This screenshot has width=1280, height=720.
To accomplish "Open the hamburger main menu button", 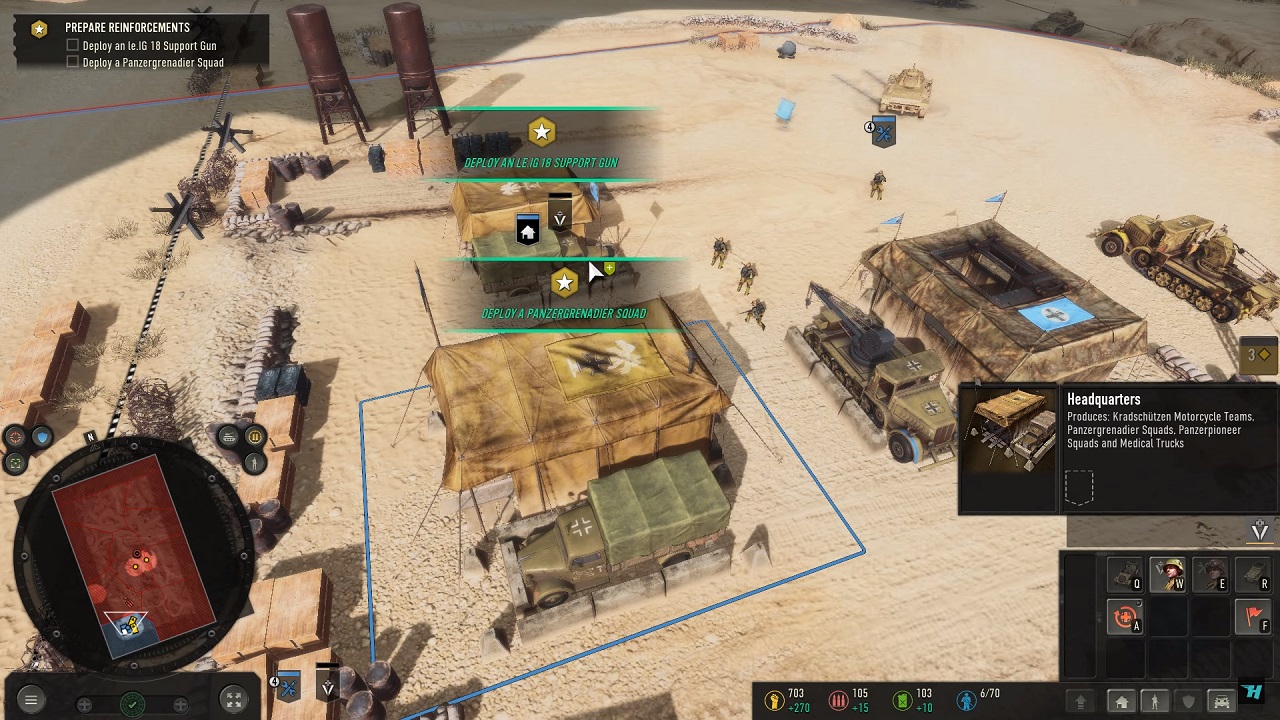I will tap(31, 701).
